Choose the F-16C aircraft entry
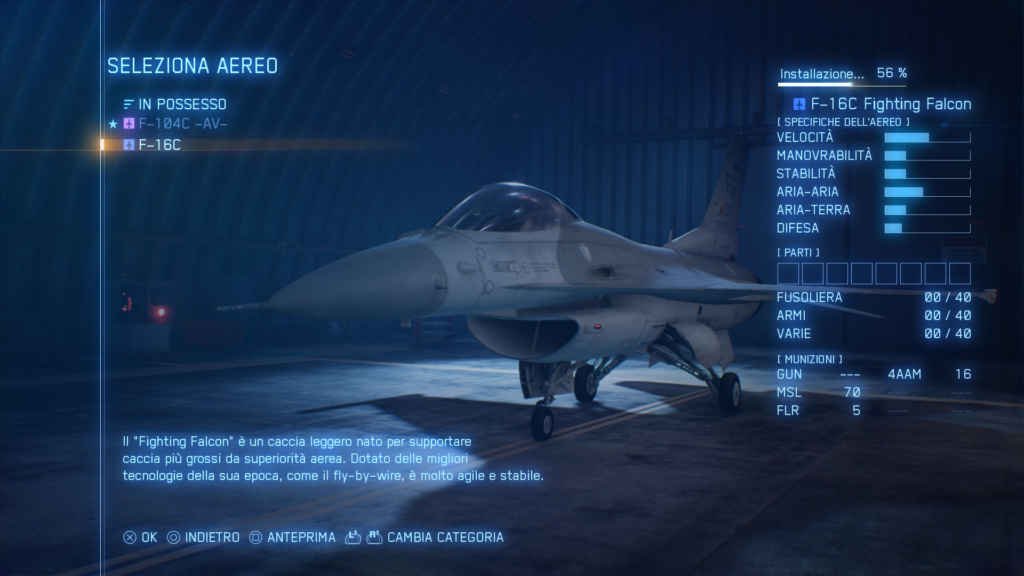 160,145
